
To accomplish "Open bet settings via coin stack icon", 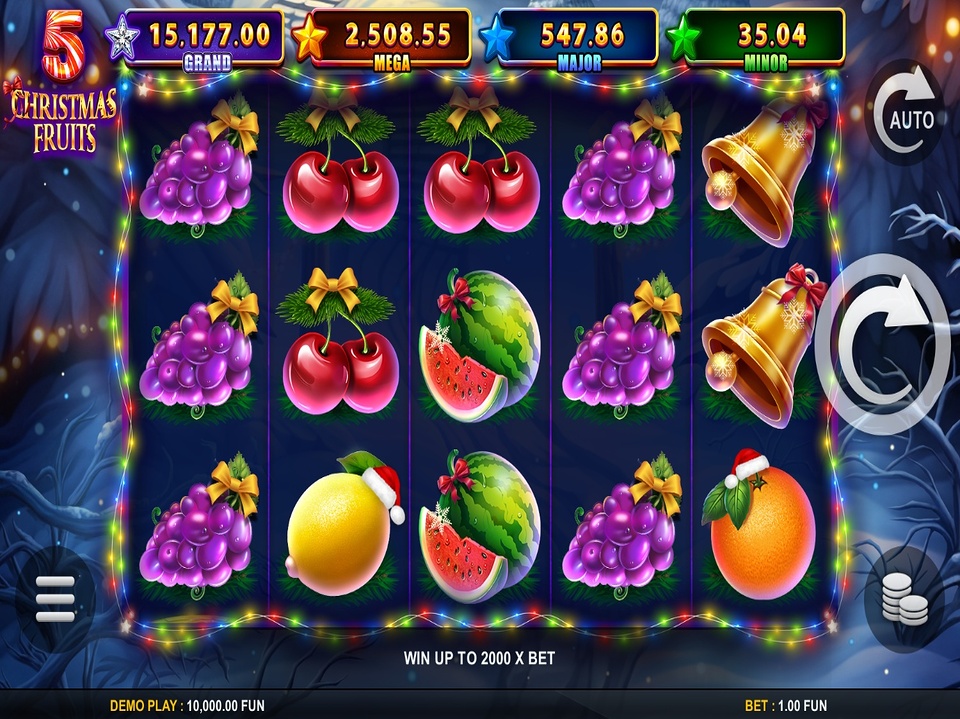I will click(x=902, y=598).
